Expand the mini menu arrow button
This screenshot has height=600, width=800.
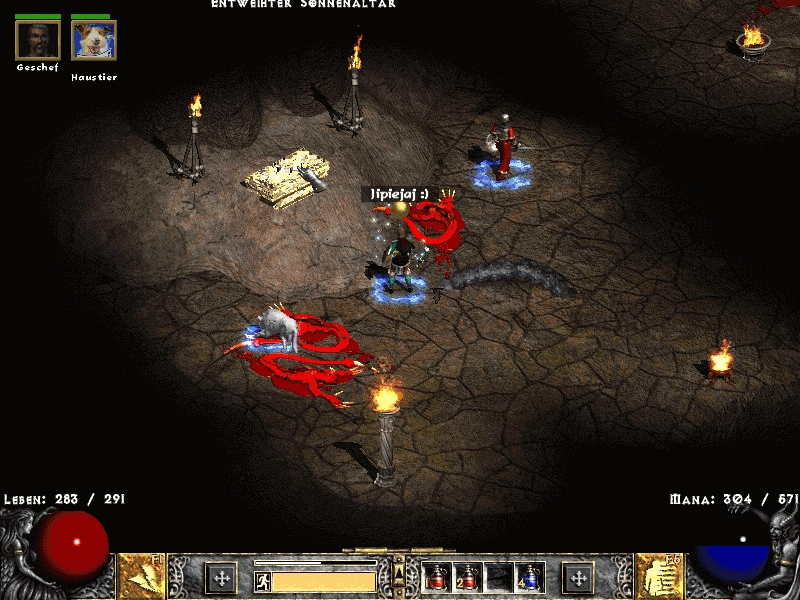pos(399,570)
